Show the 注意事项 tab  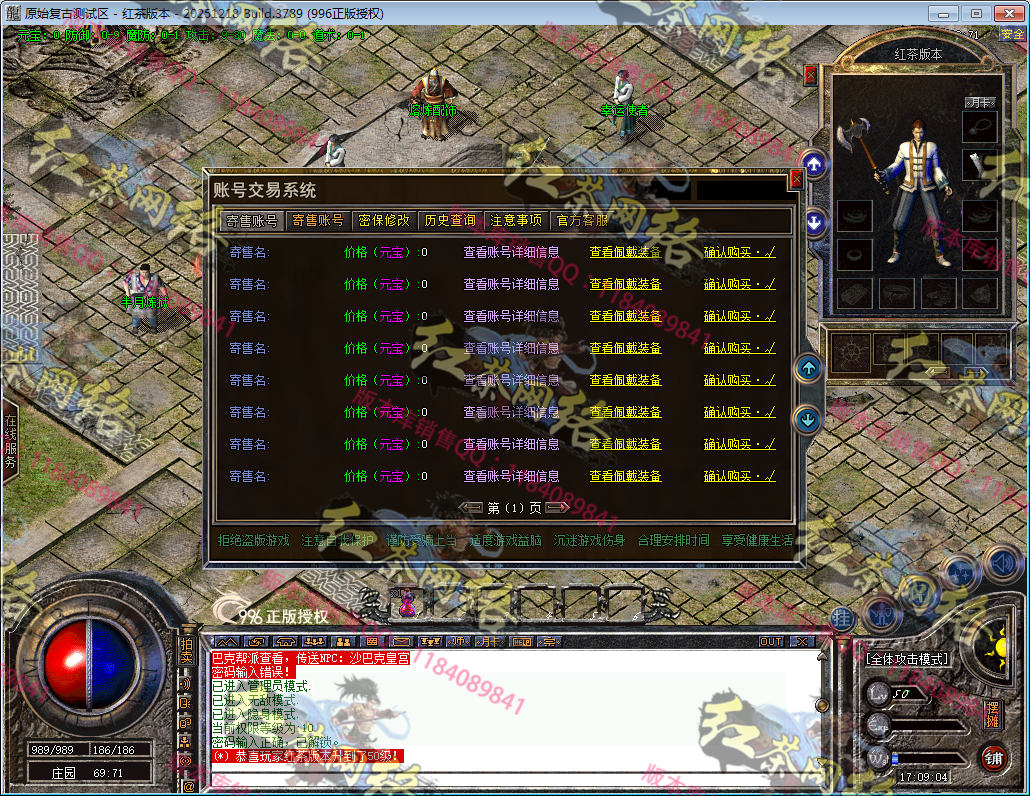[516, 220]
